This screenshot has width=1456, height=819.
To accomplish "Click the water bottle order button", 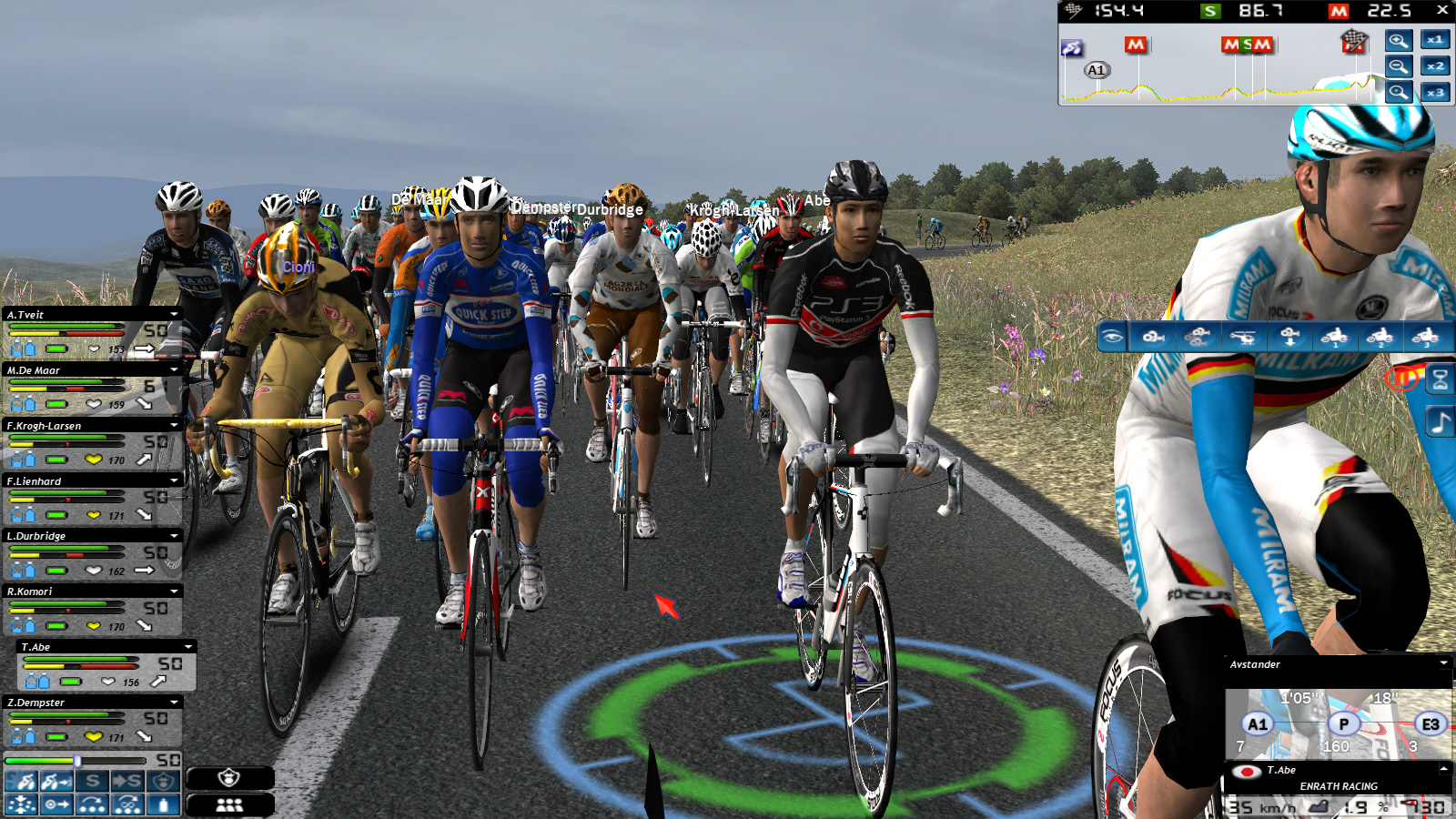I will tap(163, 804).
